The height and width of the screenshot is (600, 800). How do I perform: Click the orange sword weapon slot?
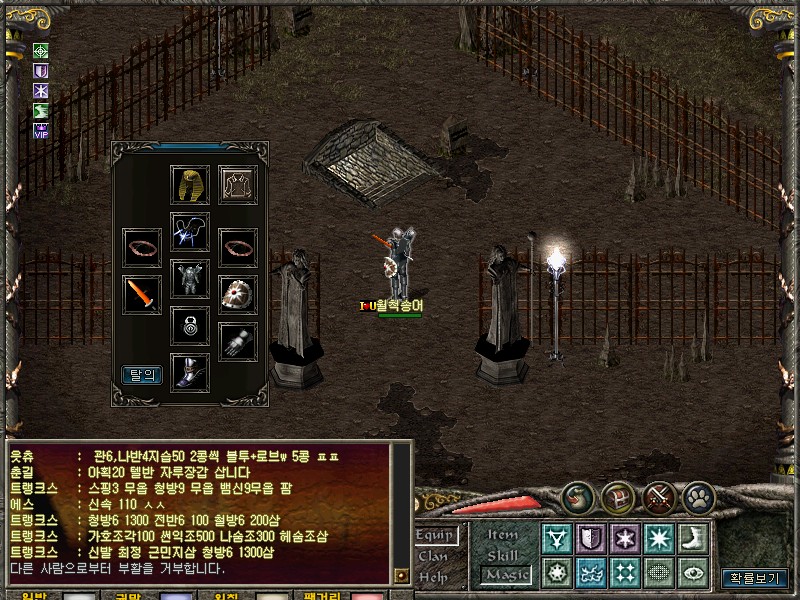click(x=142, y=296)
